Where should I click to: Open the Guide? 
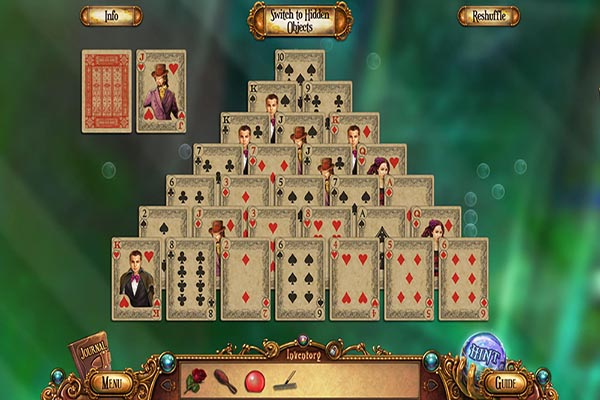pos(505,381)
